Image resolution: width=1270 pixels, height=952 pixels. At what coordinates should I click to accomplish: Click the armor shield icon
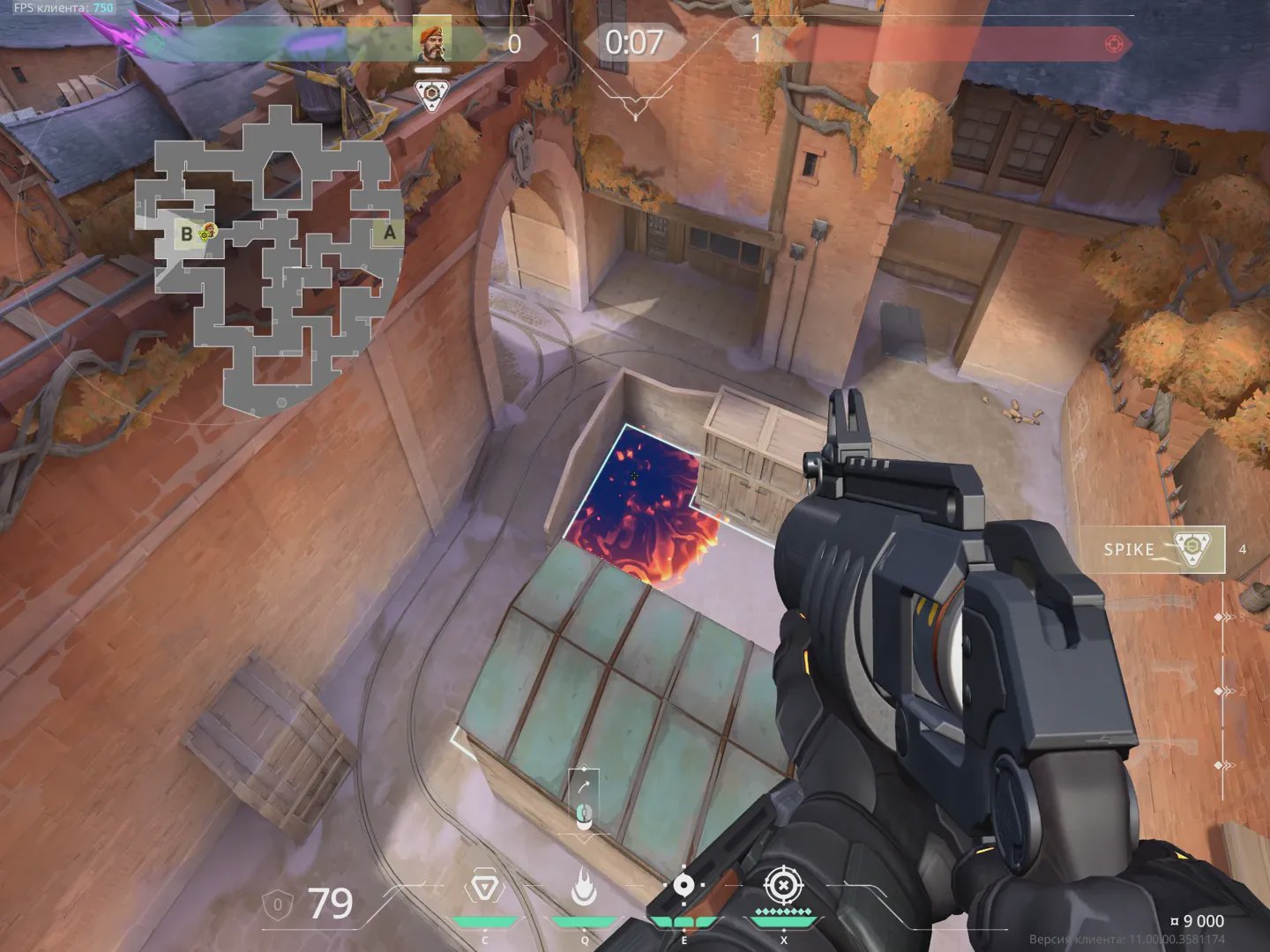pyautogui.click(x=278, y=904)
